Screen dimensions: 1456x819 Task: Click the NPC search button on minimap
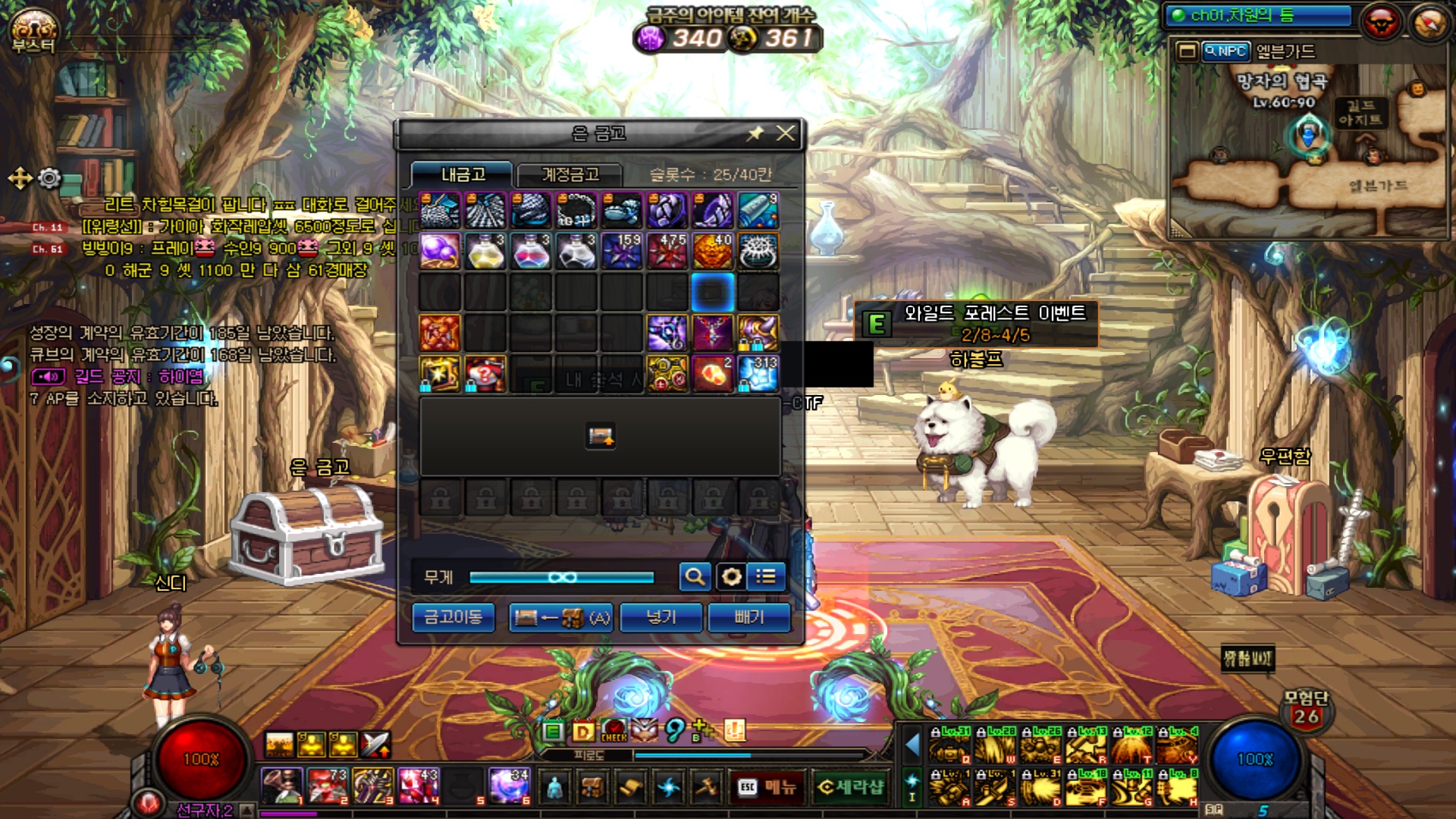(x=1225, y=52)
